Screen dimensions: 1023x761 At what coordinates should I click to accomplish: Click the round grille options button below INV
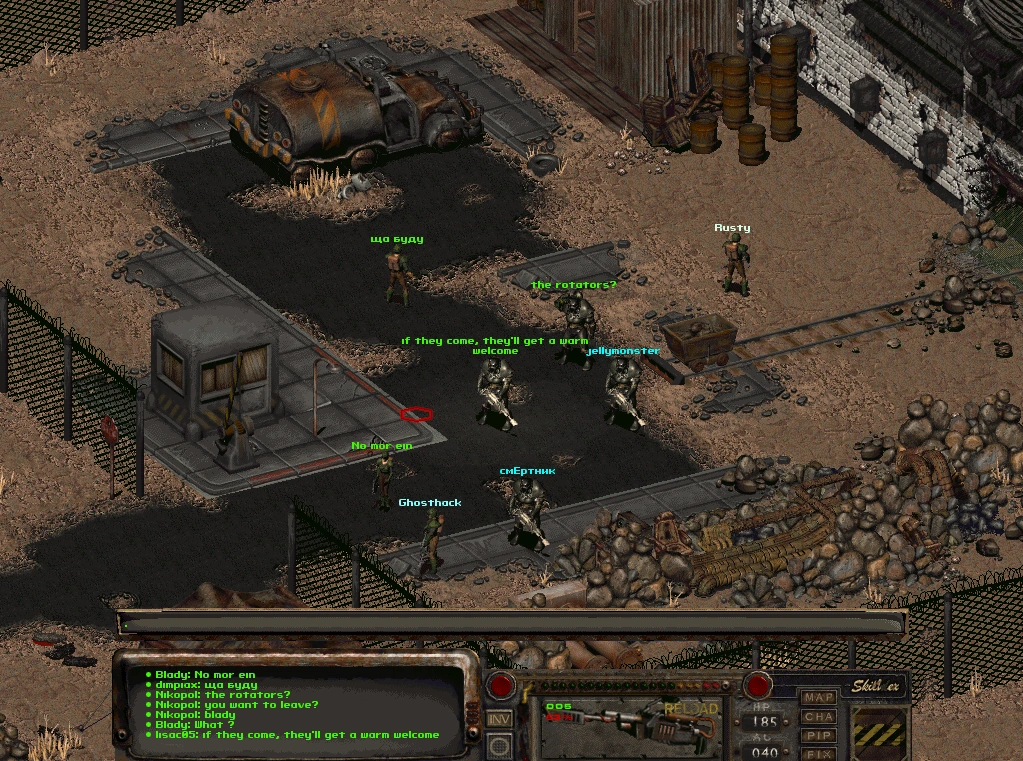coord(500,746)
